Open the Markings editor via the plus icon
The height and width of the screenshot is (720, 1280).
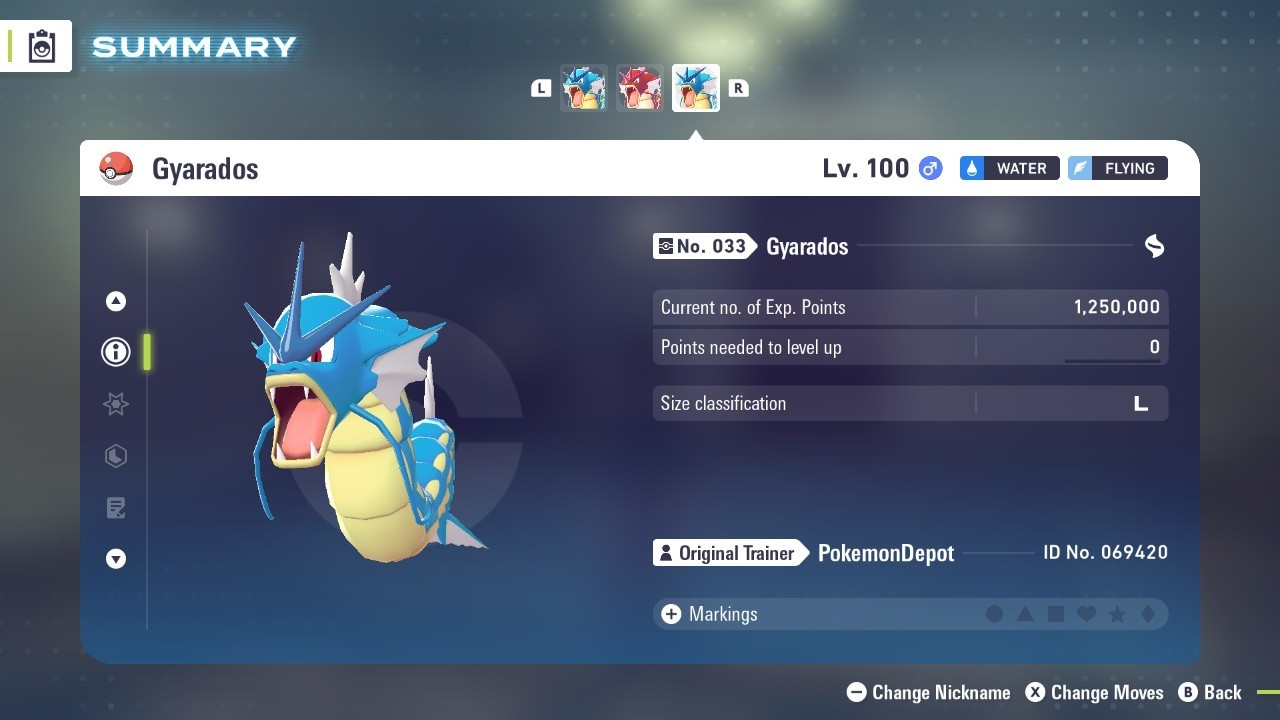[x=671, y=614]
